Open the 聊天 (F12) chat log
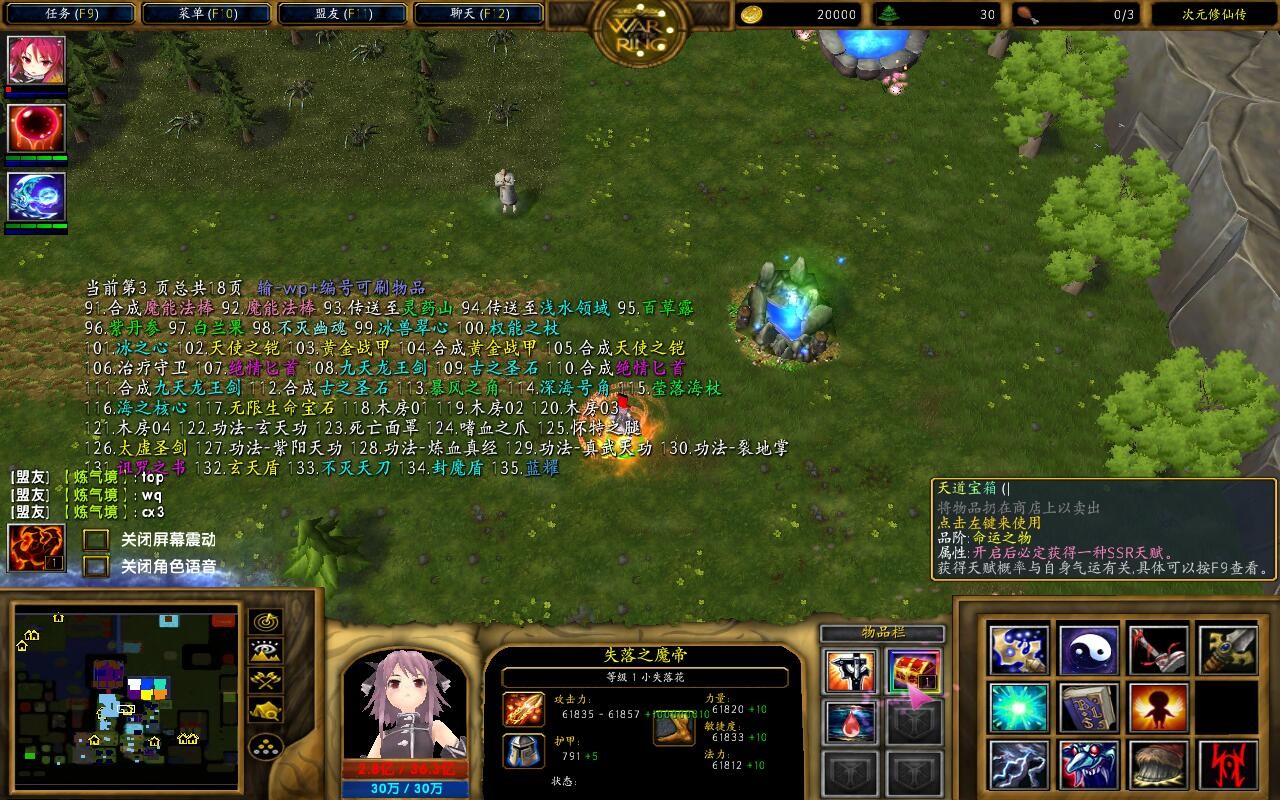Viewport: 1280px width, 800px height. [477, 14]
